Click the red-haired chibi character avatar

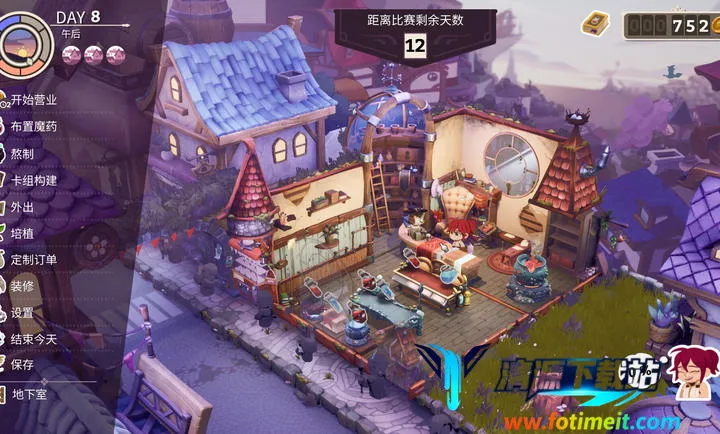pos(689,372)
